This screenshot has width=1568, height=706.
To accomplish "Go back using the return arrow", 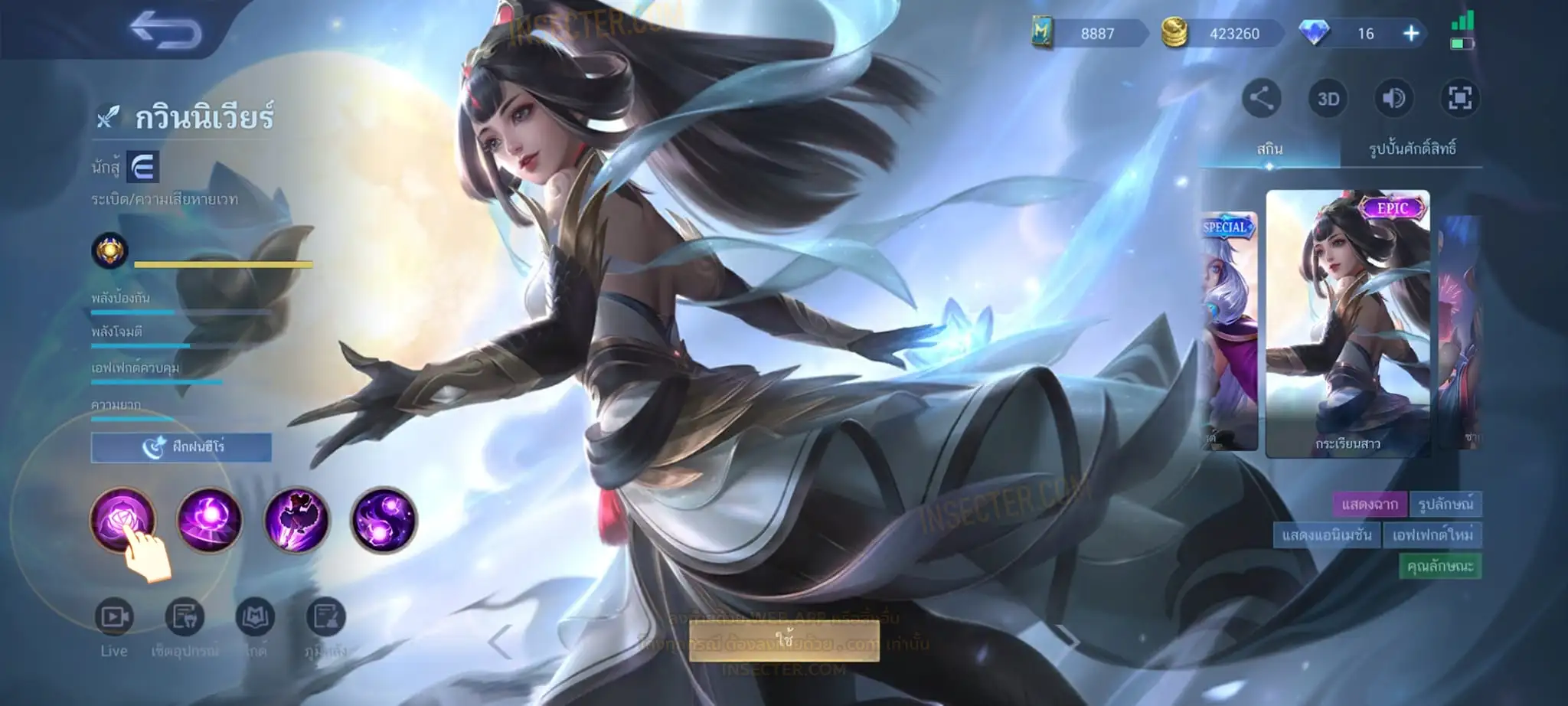I will pyautogui.click(x=165, y=32).
